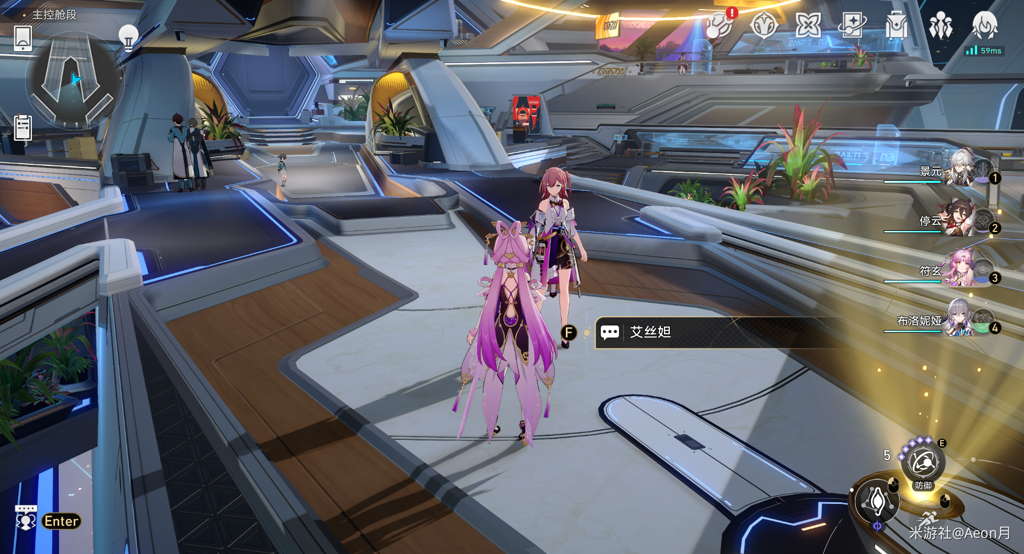Screen dimensions: 1024x554
Task: Switch to party member 布洛妮娅
Action: pos(958,319)
